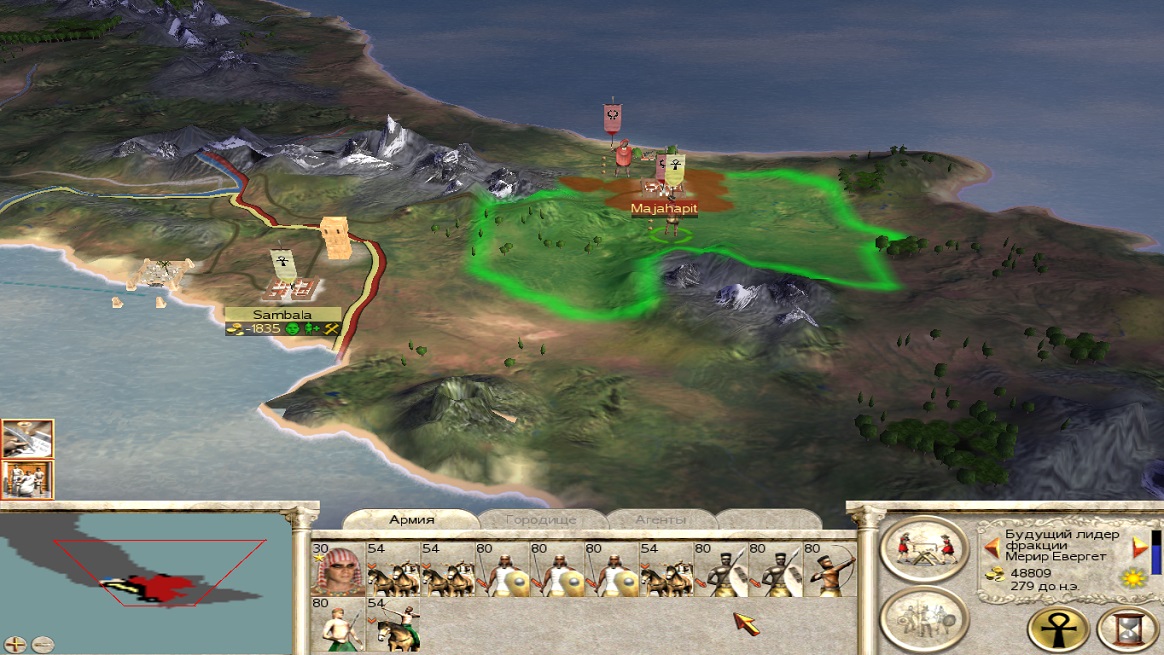Switch to the Армия tab

click(411, 519)
